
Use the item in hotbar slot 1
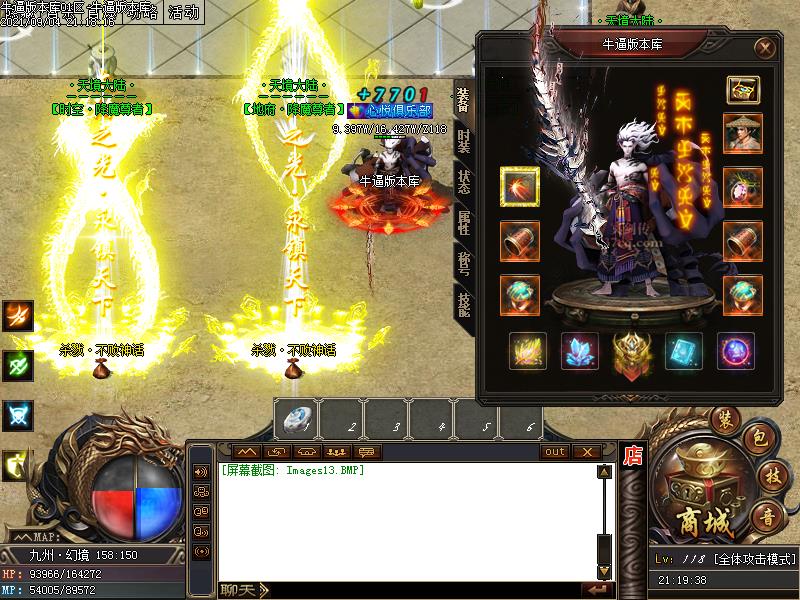click(x=295, y=420)
